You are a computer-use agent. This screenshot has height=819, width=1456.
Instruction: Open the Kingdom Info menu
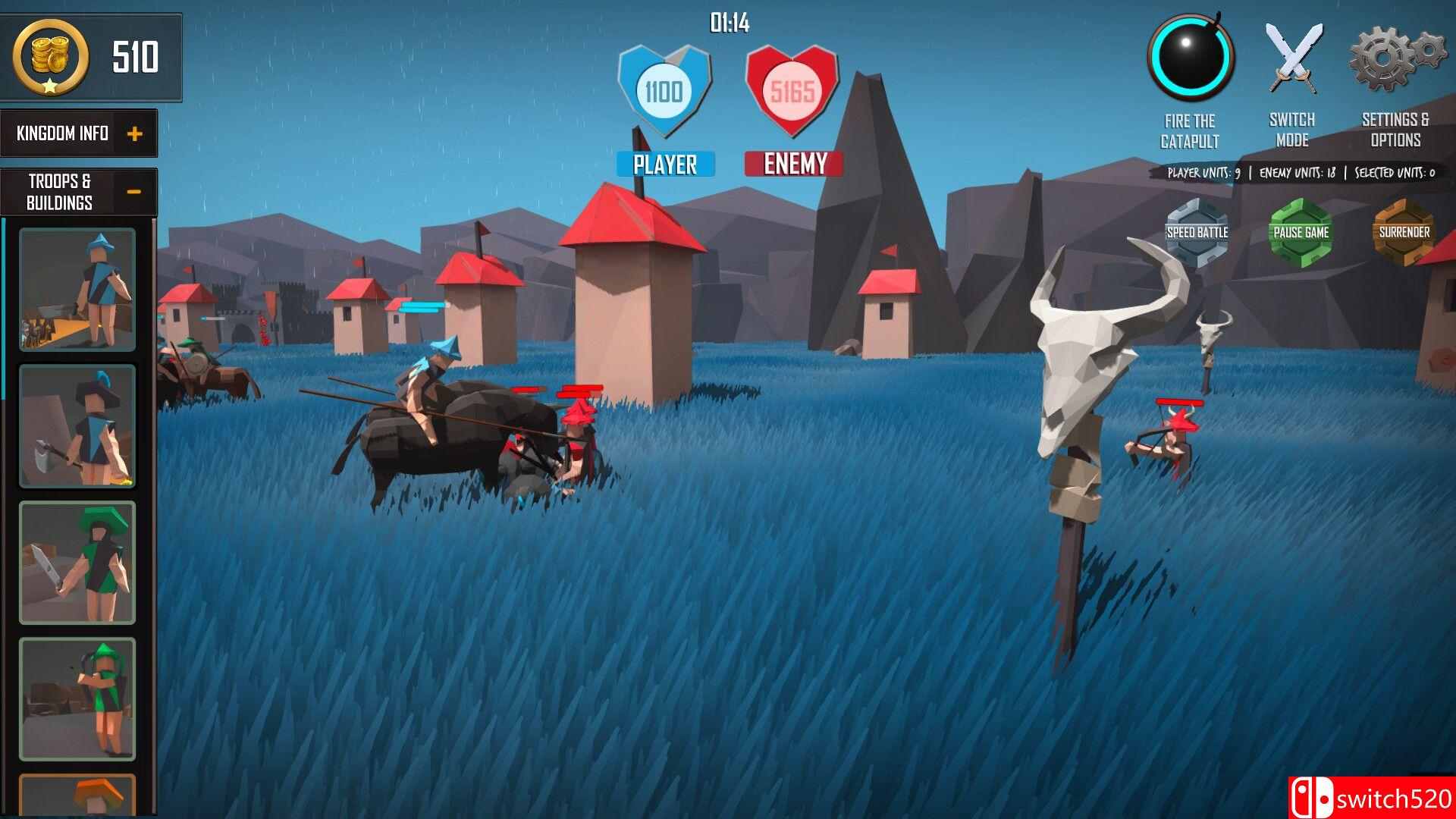tap(61, 133)
